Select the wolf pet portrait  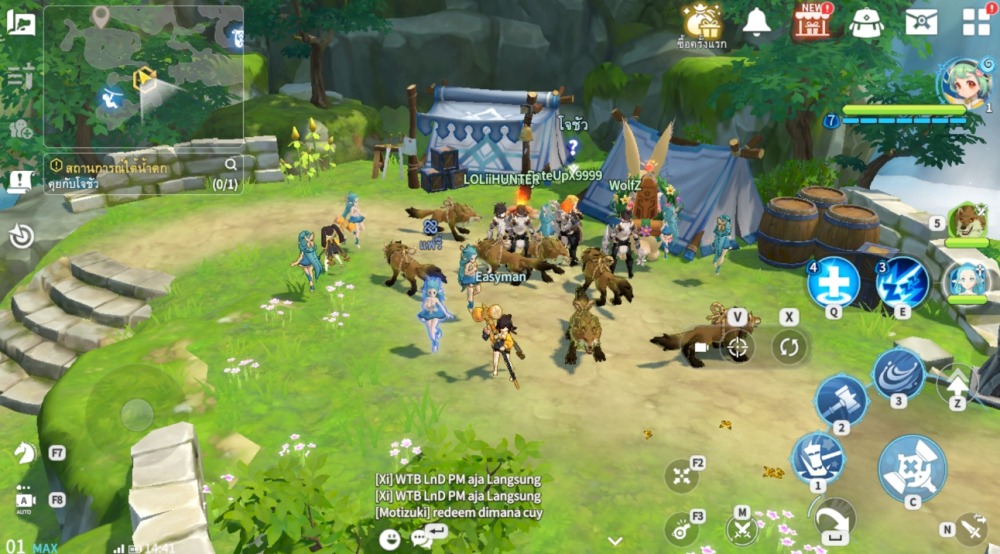click(967, 220)
